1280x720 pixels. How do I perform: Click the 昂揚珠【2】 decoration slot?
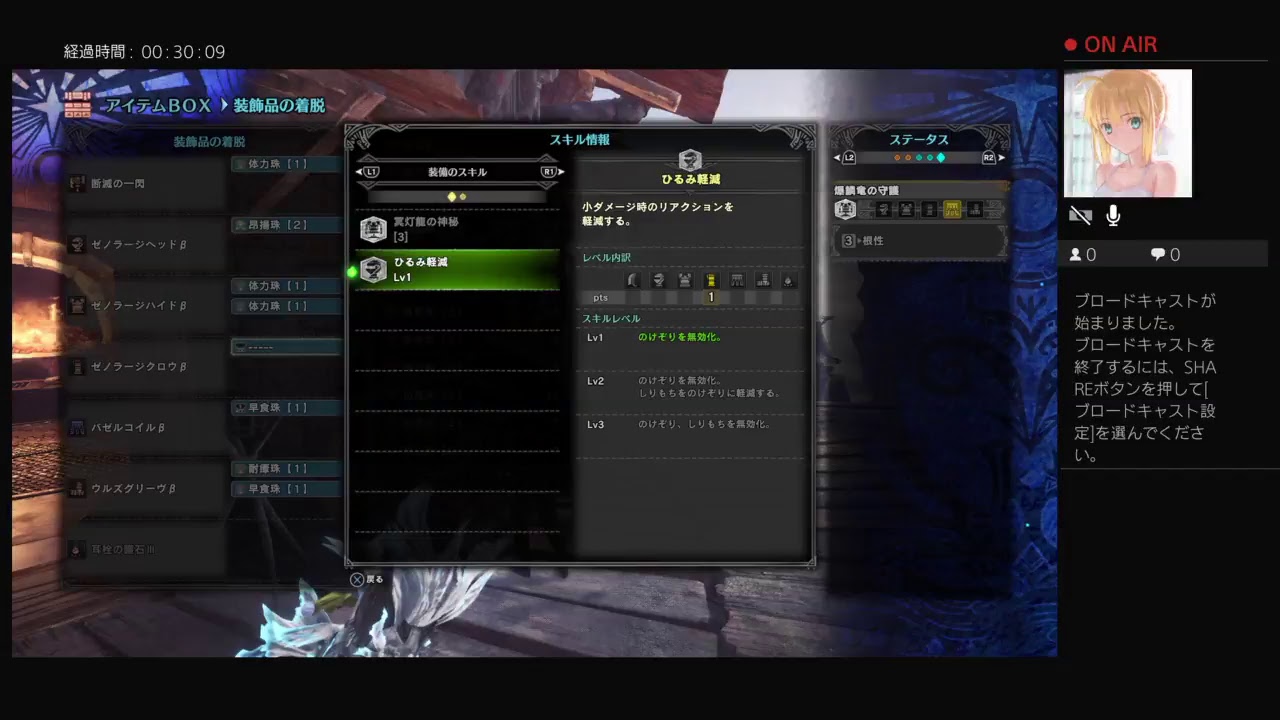coord(286,225)
